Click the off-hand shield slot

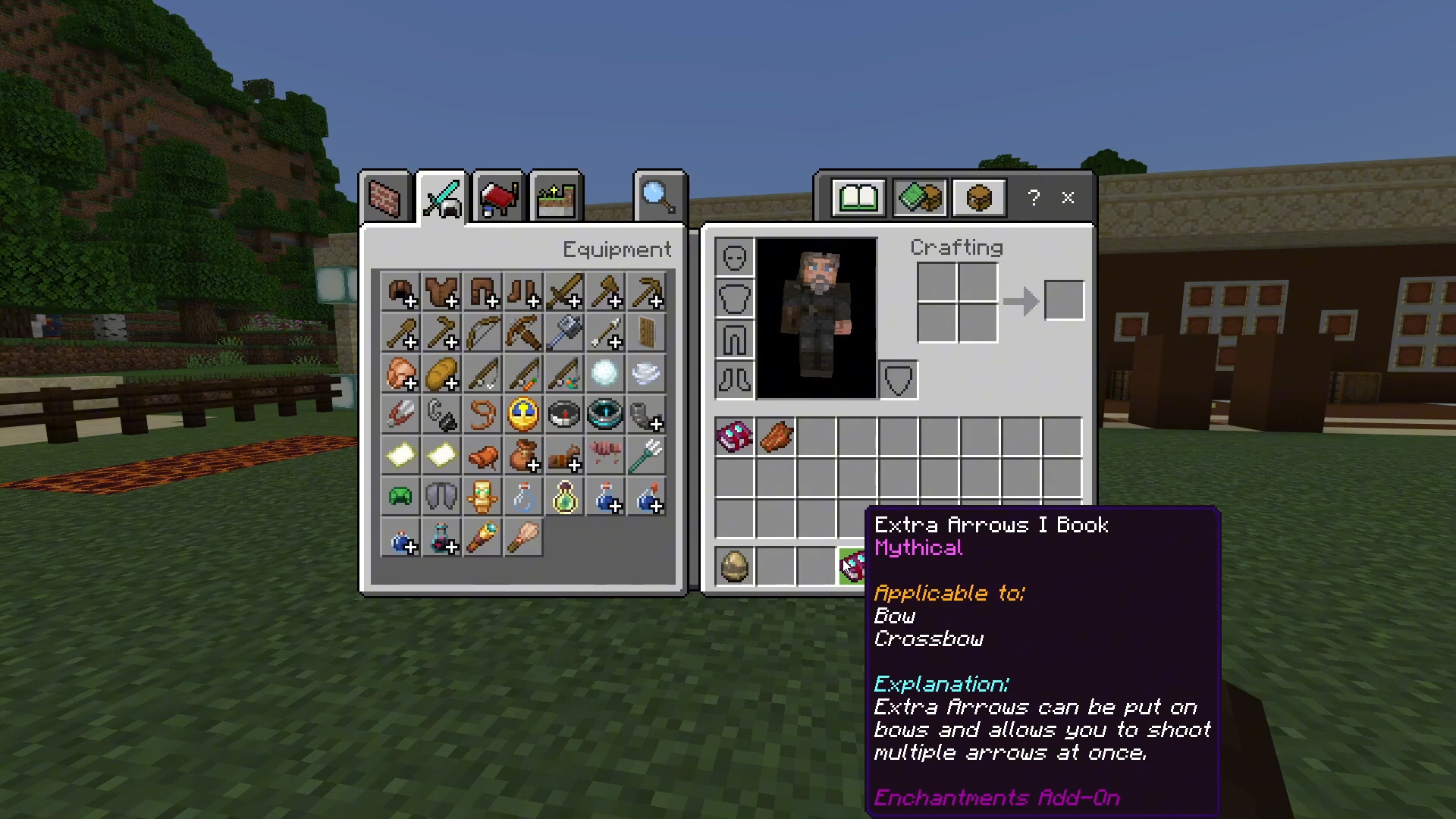pos(899,380)
